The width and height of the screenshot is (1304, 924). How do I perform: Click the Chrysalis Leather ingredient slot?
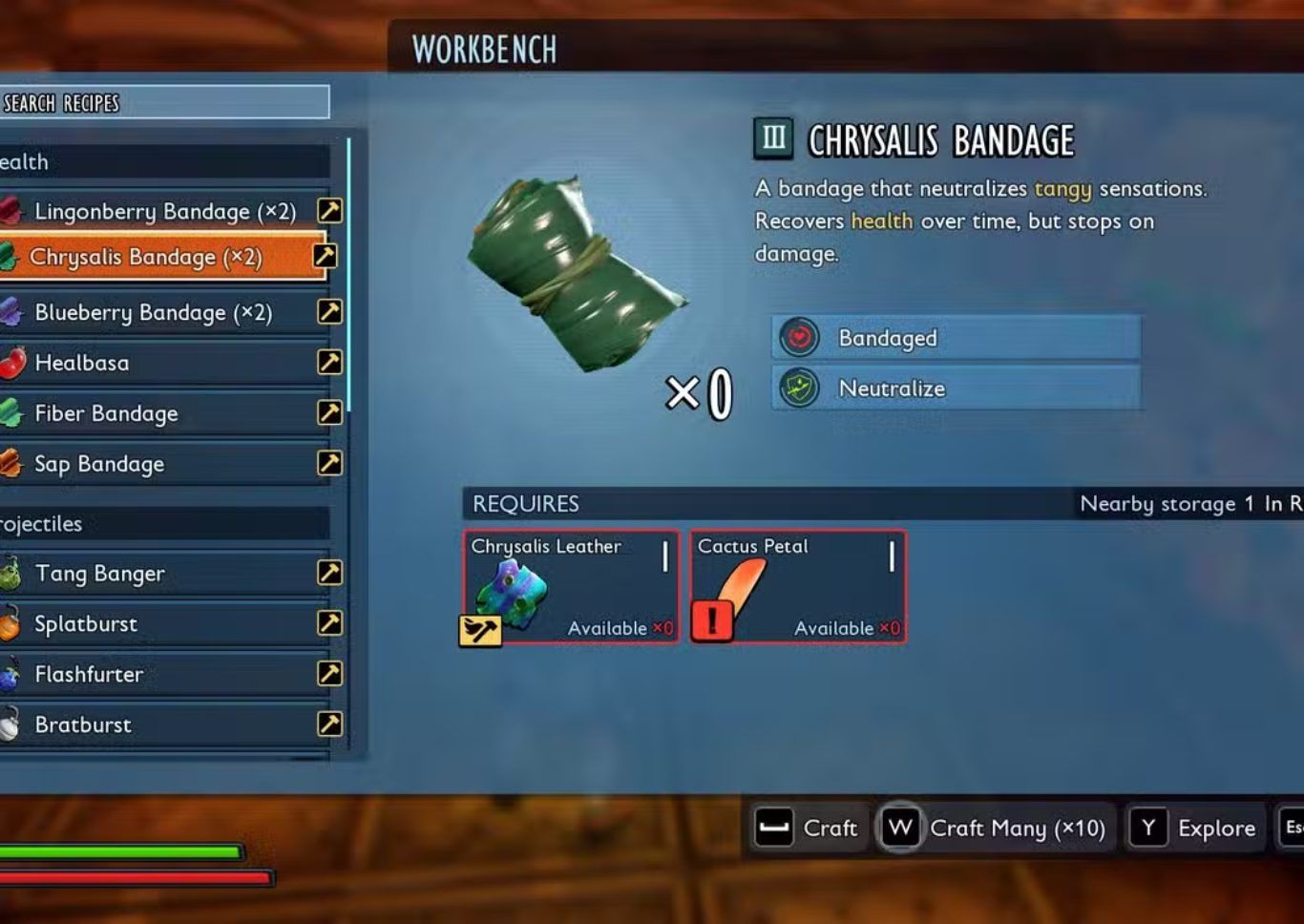(571, 587)
